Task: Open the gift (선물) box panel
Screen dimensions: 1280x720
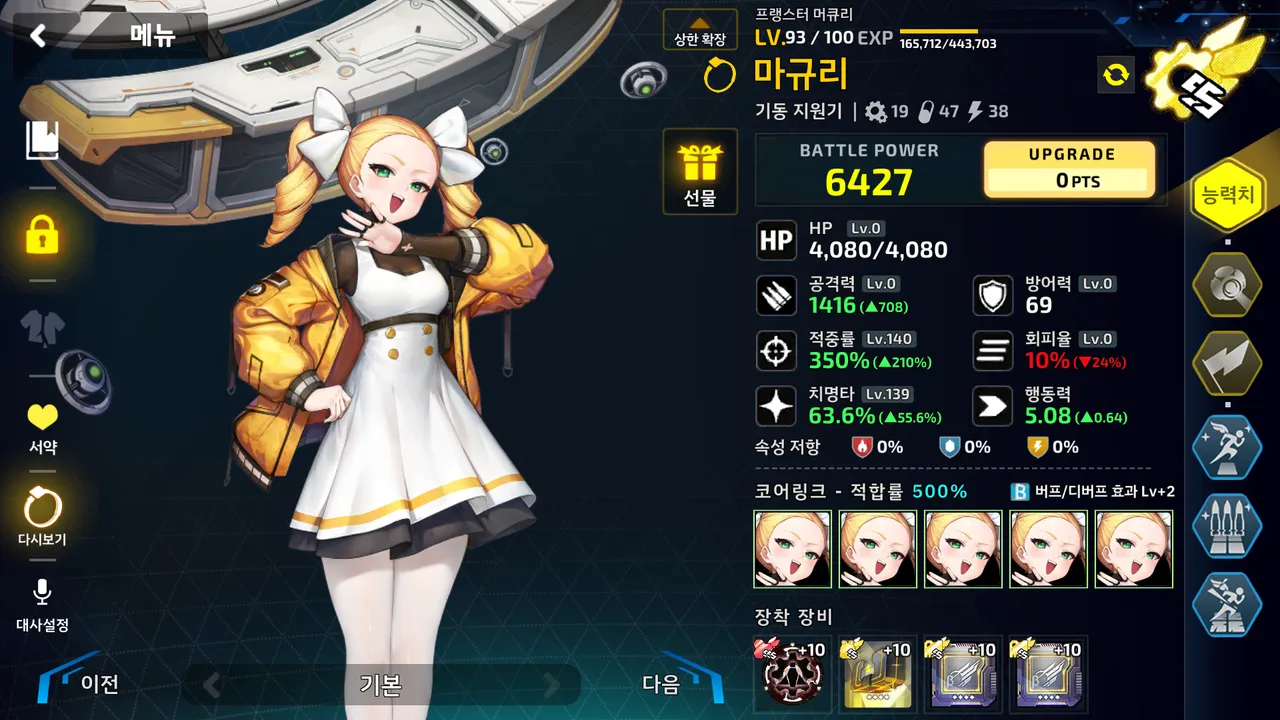Action: point(700,172)
